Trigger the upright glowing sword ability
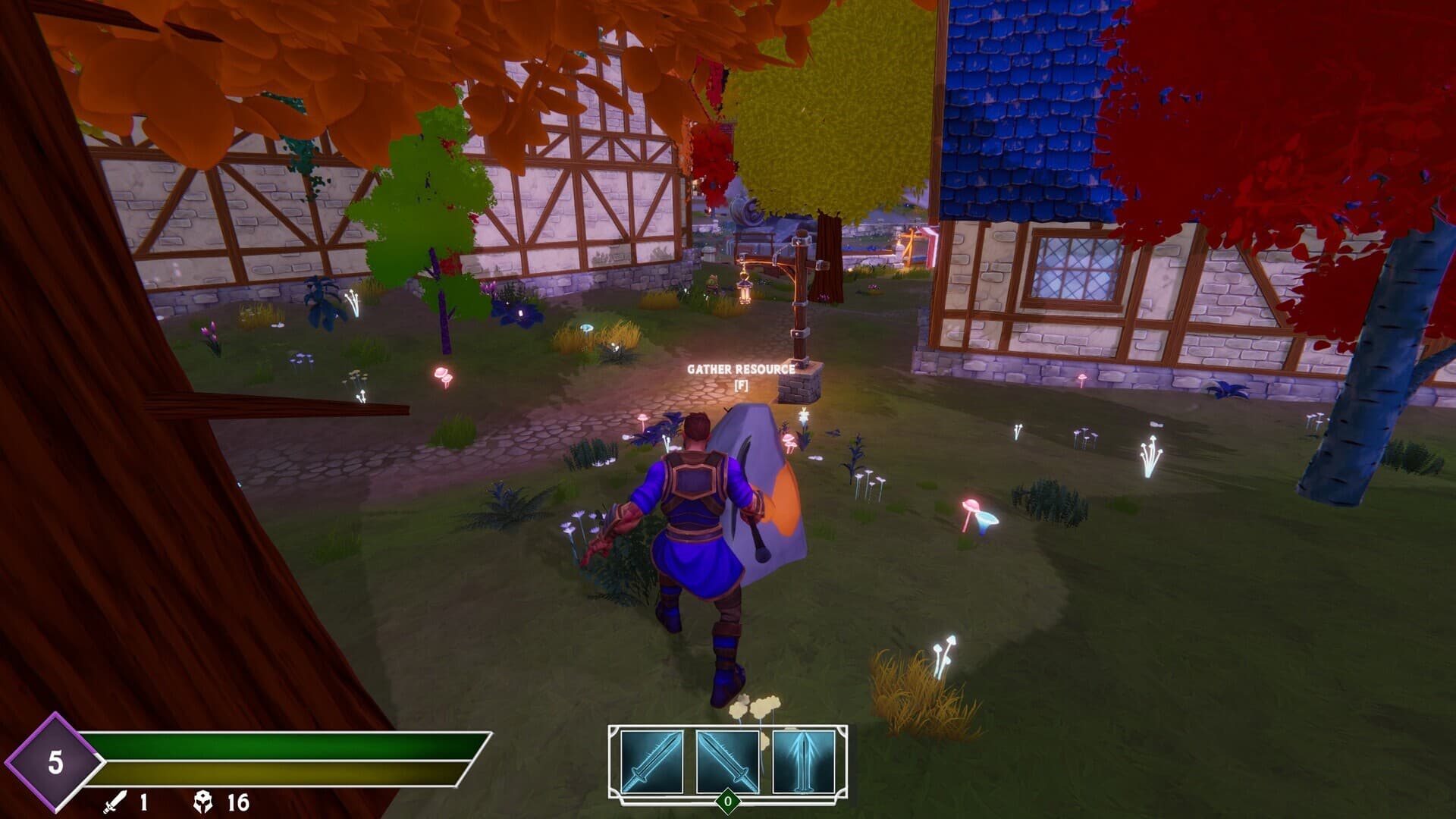1456x819 pixels. click(x=803, y=761)
